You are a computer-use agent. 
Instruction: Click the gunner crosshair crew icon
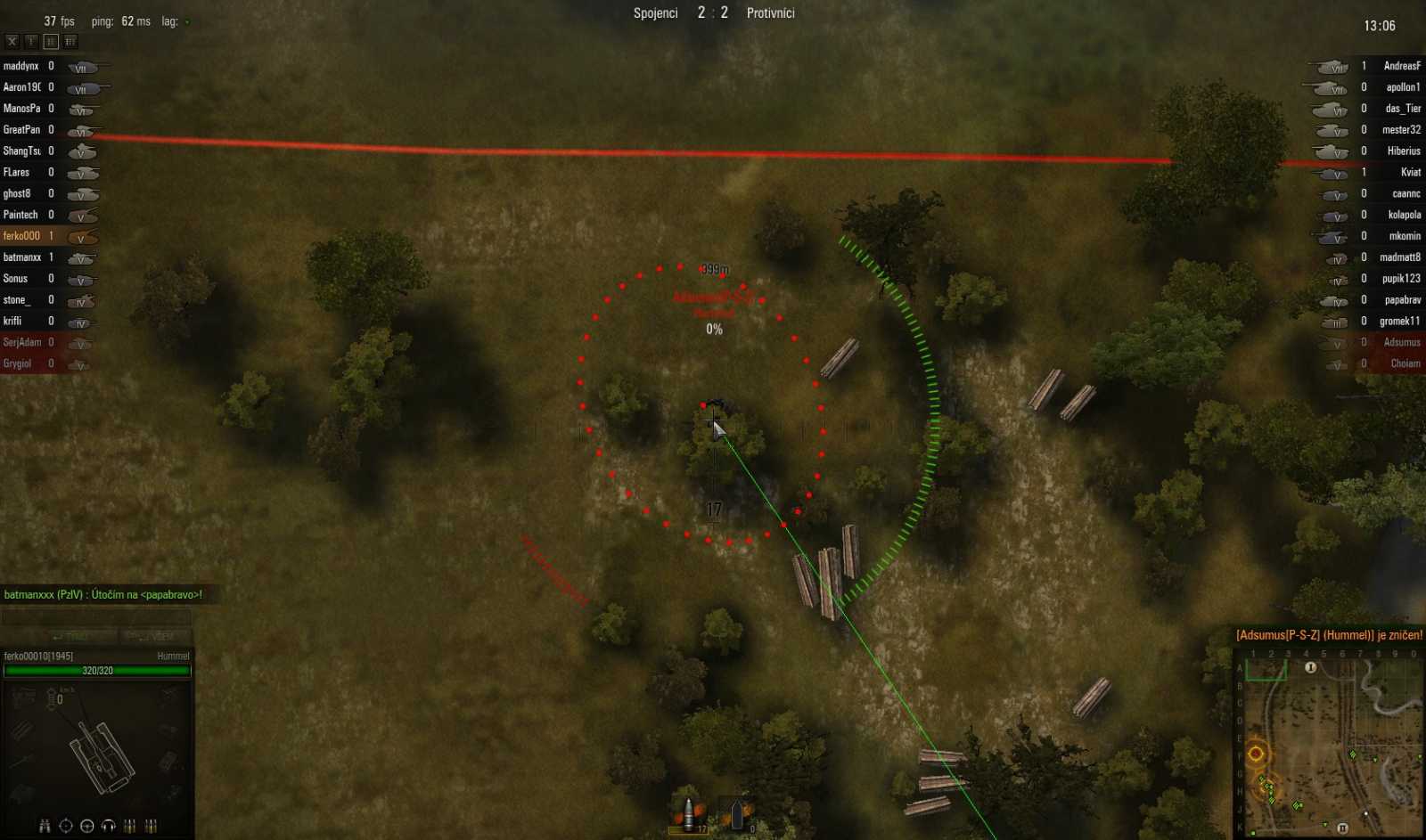[x=65, y=826]
